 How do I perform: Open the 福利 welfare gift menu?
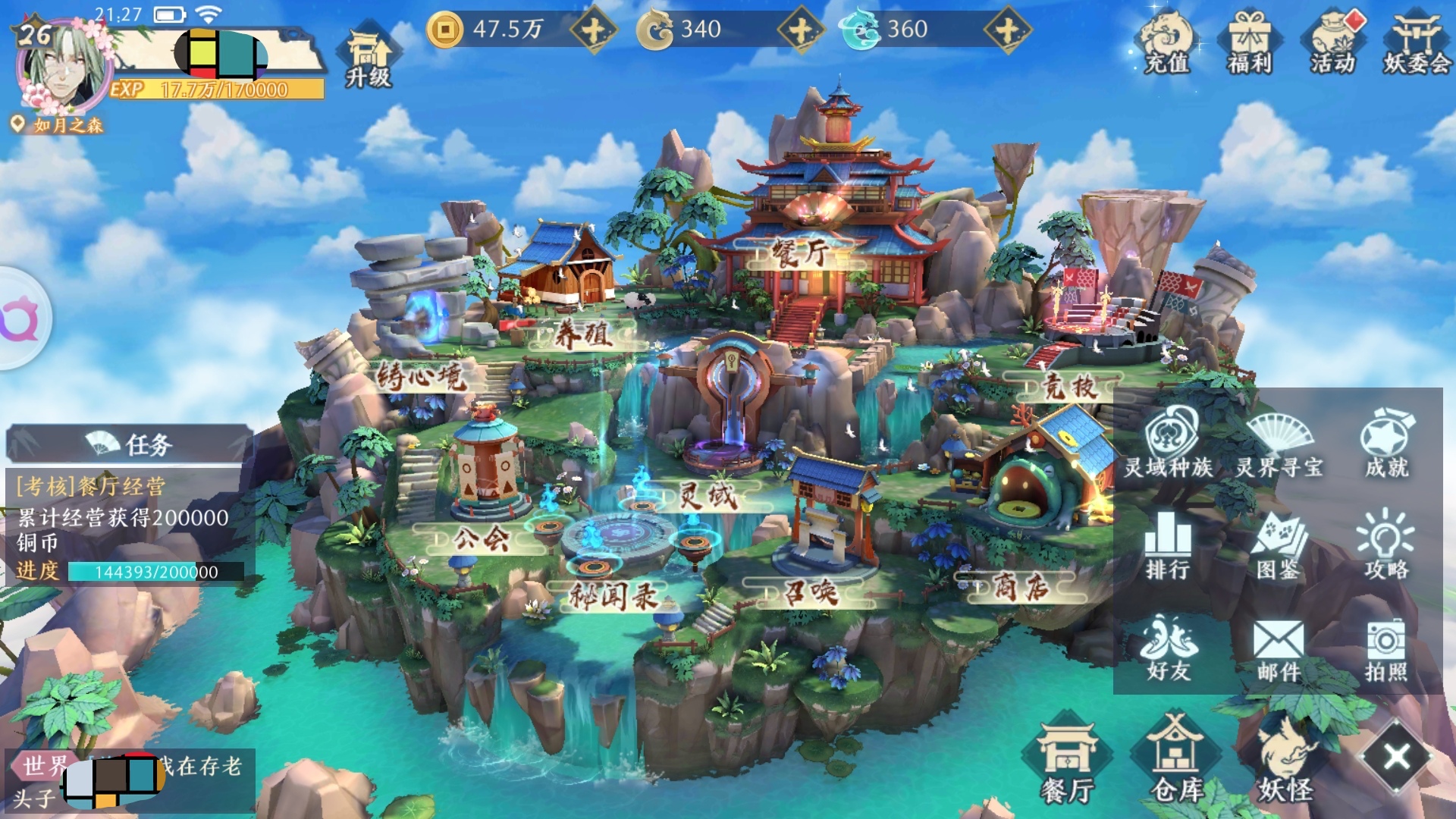[x=1249, y=42]
